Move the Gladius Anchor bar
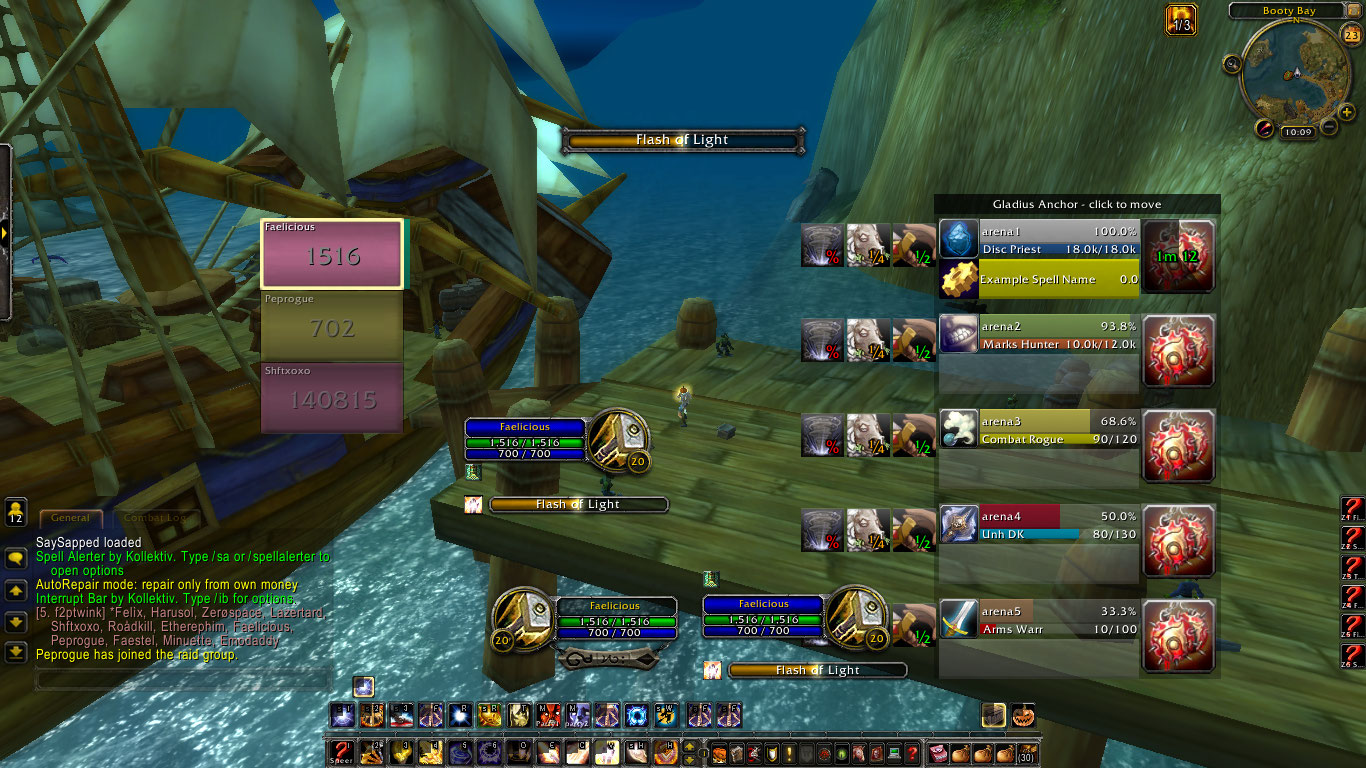 point(1077,204)
